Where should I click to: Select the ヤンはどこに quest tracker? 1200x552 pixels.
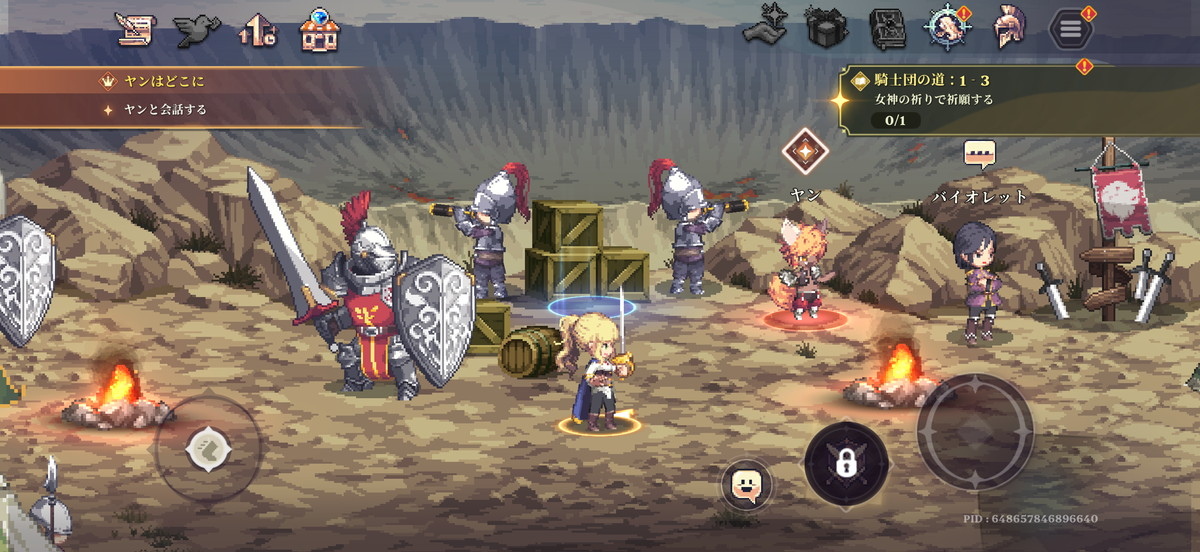[180, 81]
